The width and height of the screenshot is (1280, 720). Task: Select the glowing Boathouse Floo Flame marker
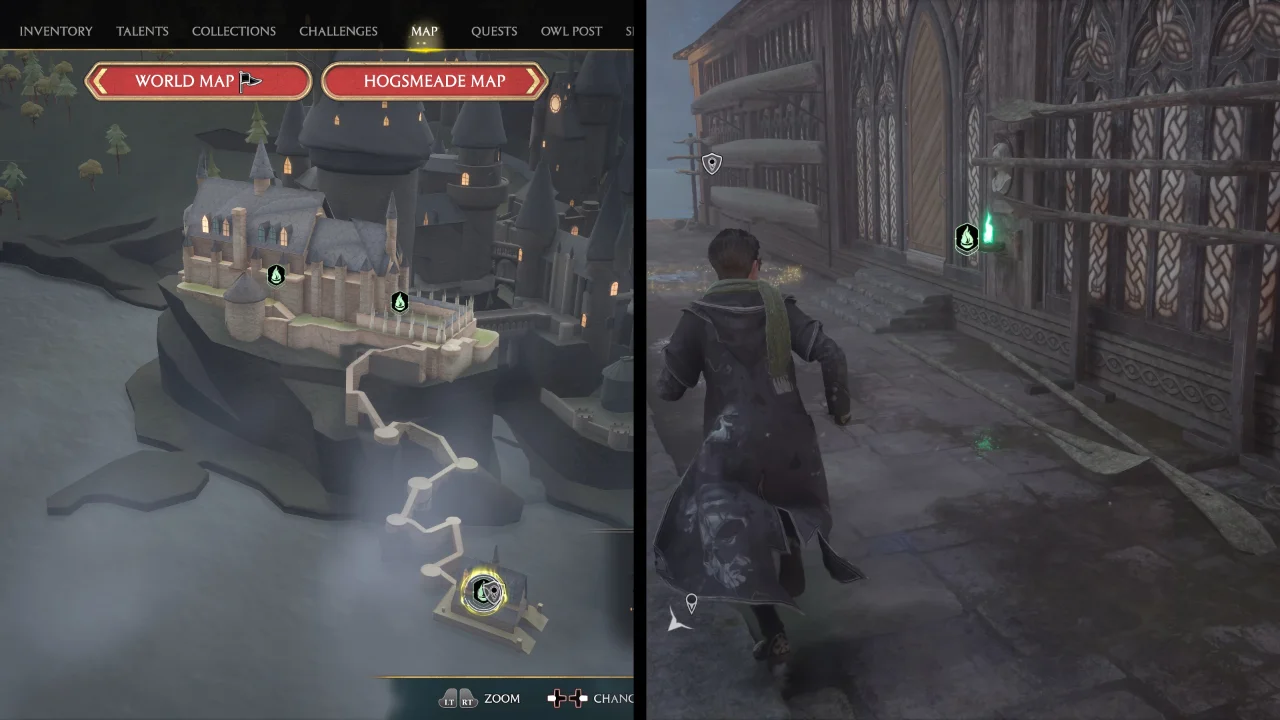pyautogui.click(x=485, y=592)
